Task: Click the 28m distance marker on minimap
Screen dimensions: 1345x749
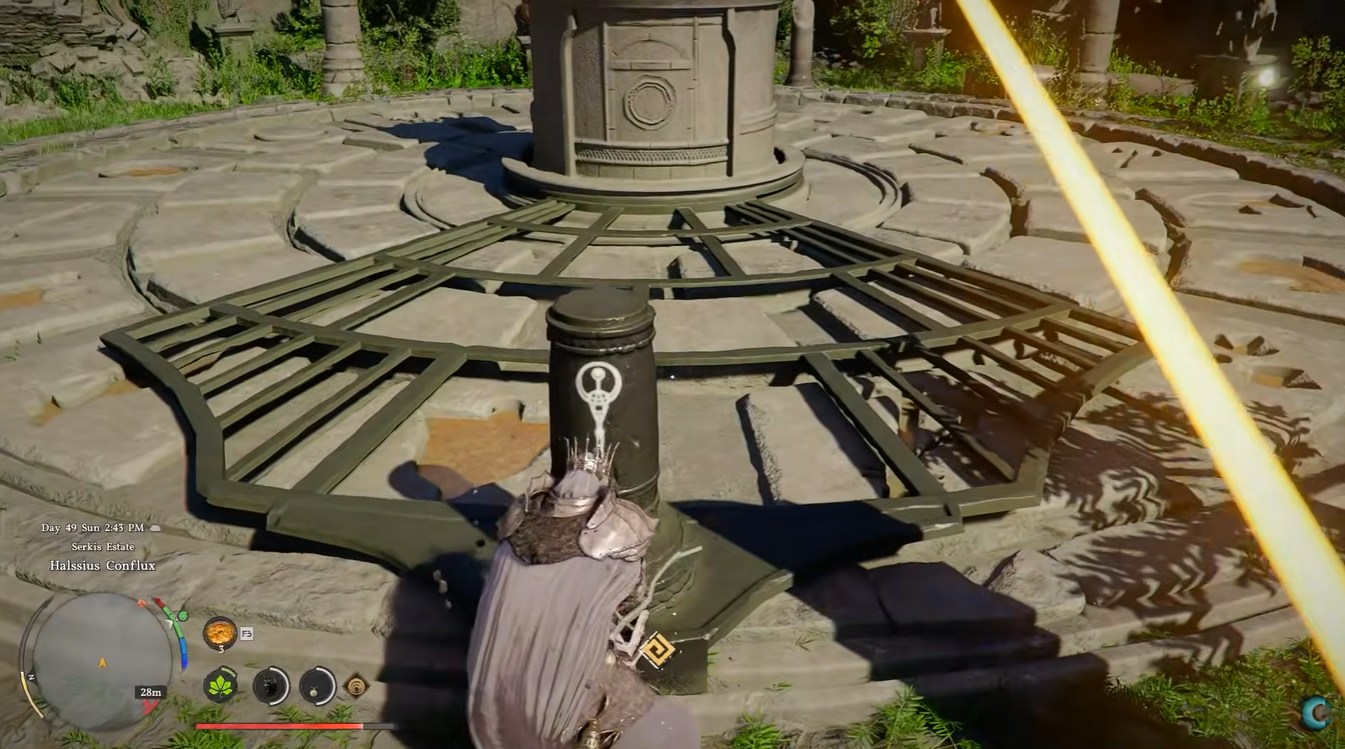Action: [150, 692]
